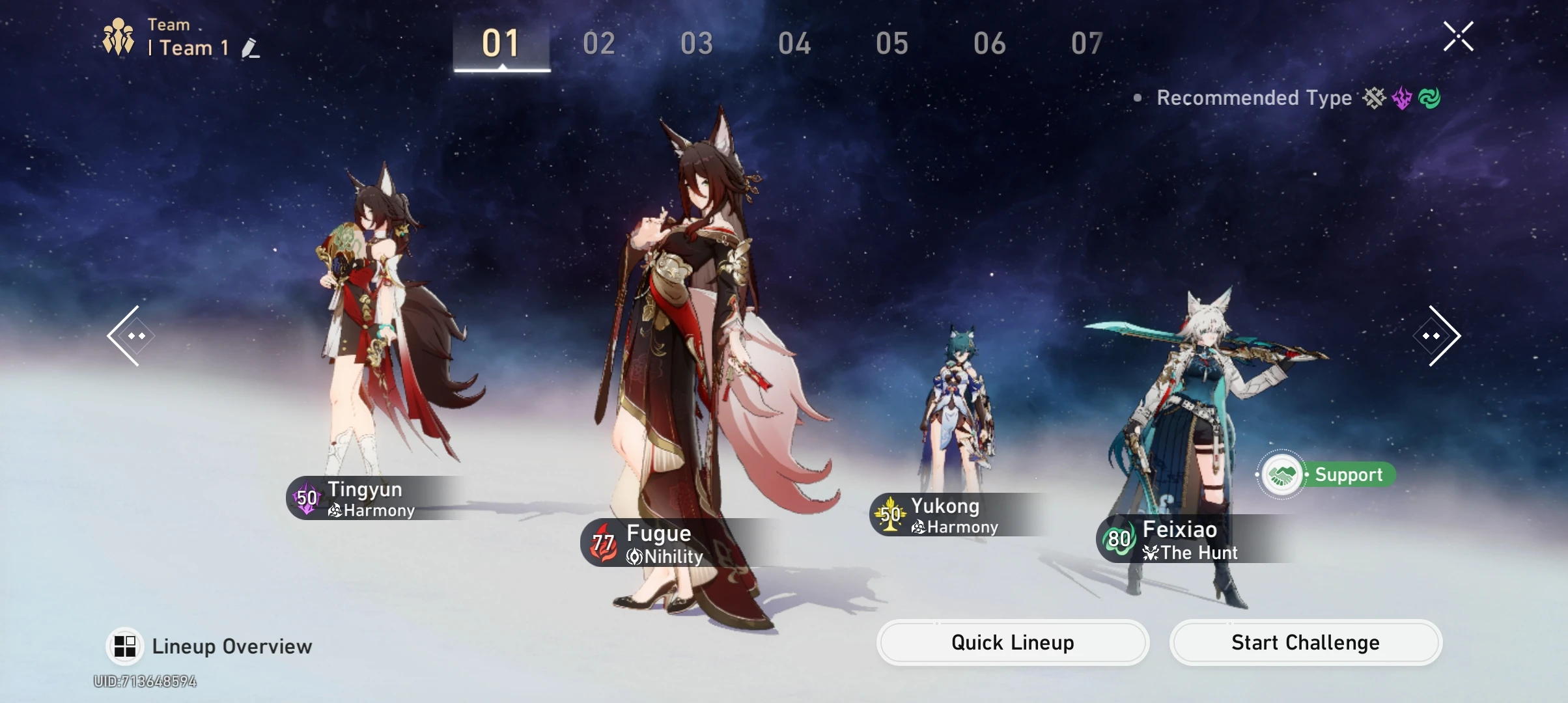Use the Quick Lineup button

[x=1012, y=642]
